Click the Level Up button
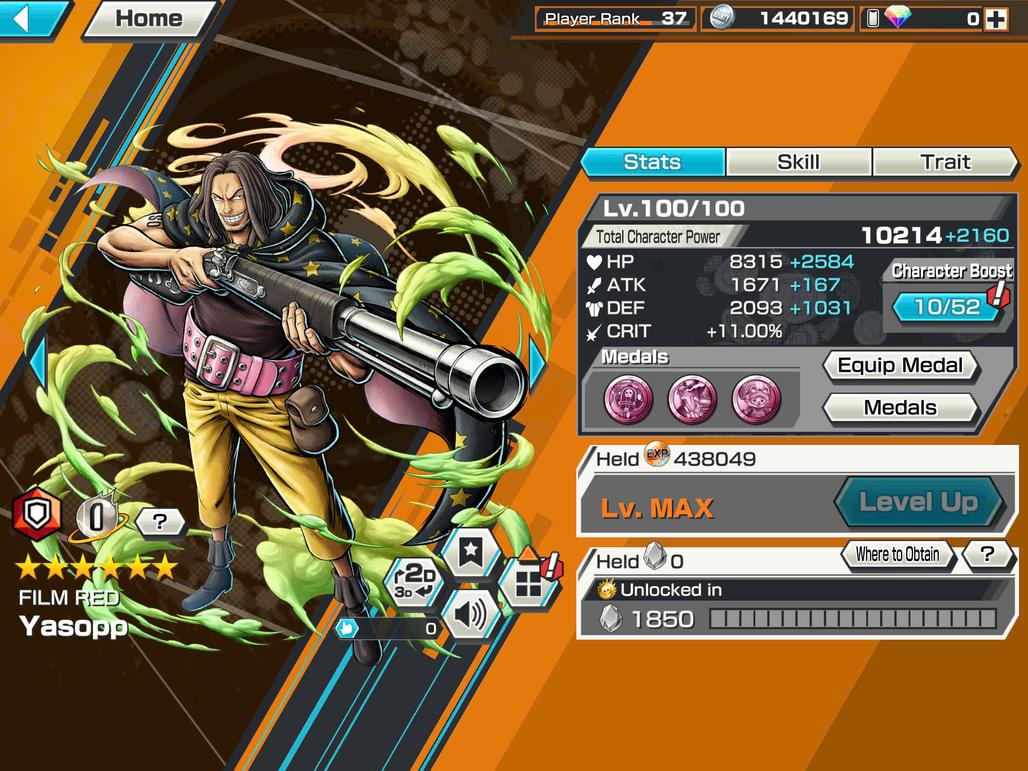1028x771 pixels. [x=918, y=502]
